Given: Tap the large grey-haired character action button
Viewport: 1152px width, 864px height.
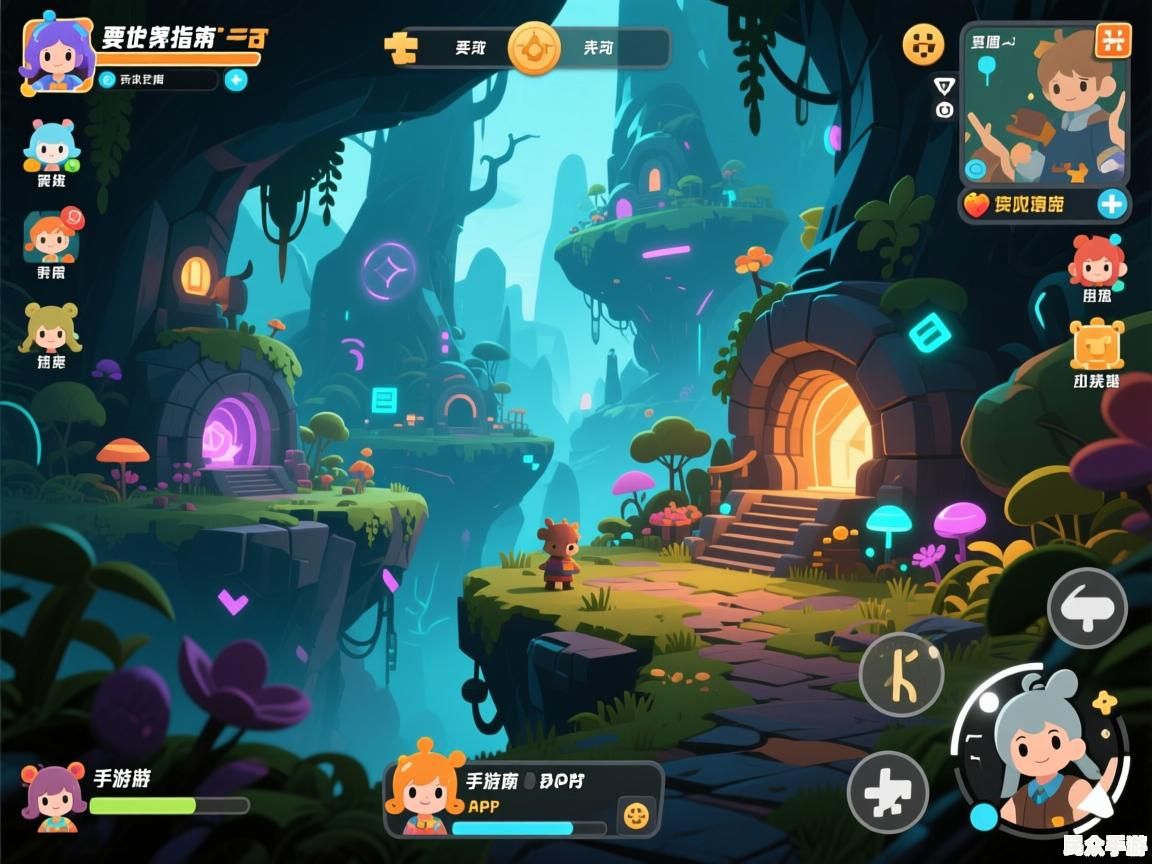Looking at the screenshot, I should [x=1040, y=750].
